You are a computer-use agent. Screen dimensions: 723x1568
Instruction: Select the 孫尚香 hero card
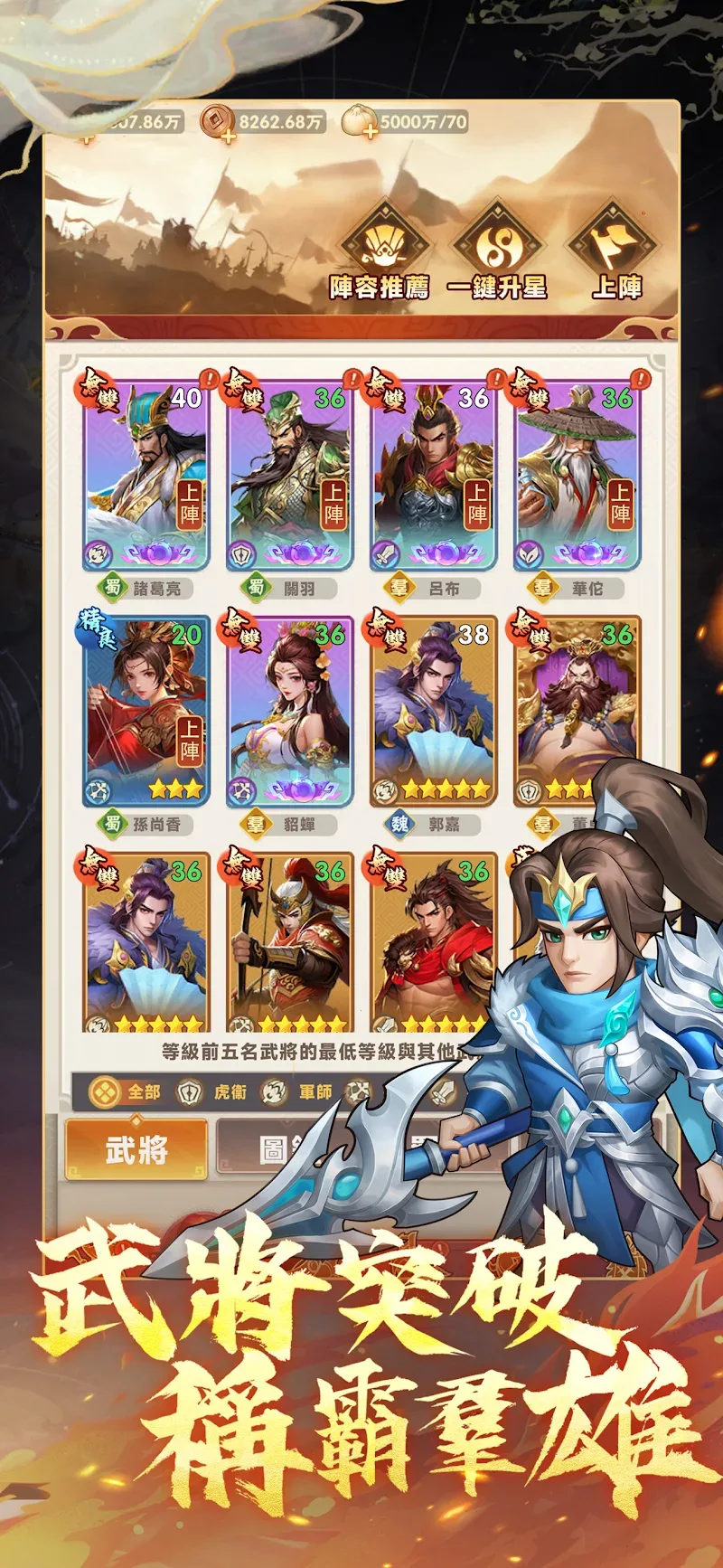pos(146,712)
